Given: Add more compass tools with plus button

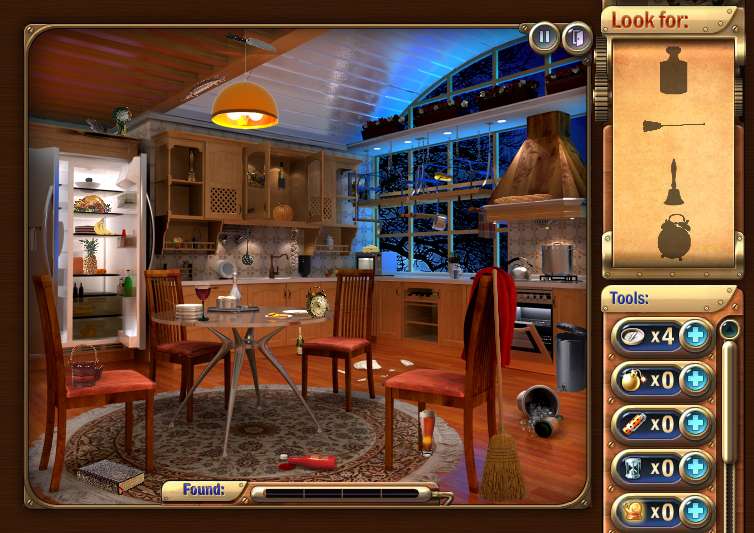Looking at the screenshot, I should (694, 336).
